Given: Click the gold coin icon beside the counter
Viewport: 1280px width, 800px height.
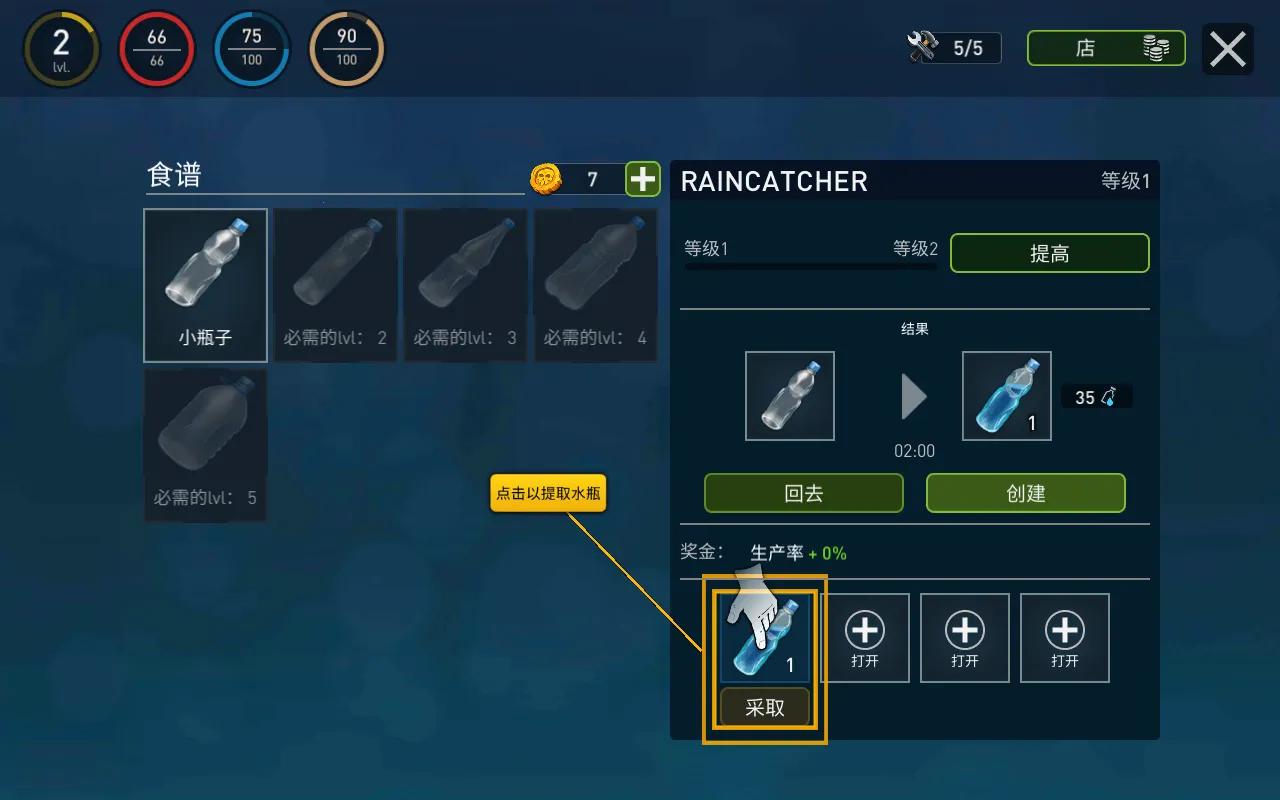Looking at the screenshot, I should tap(545, 178).
